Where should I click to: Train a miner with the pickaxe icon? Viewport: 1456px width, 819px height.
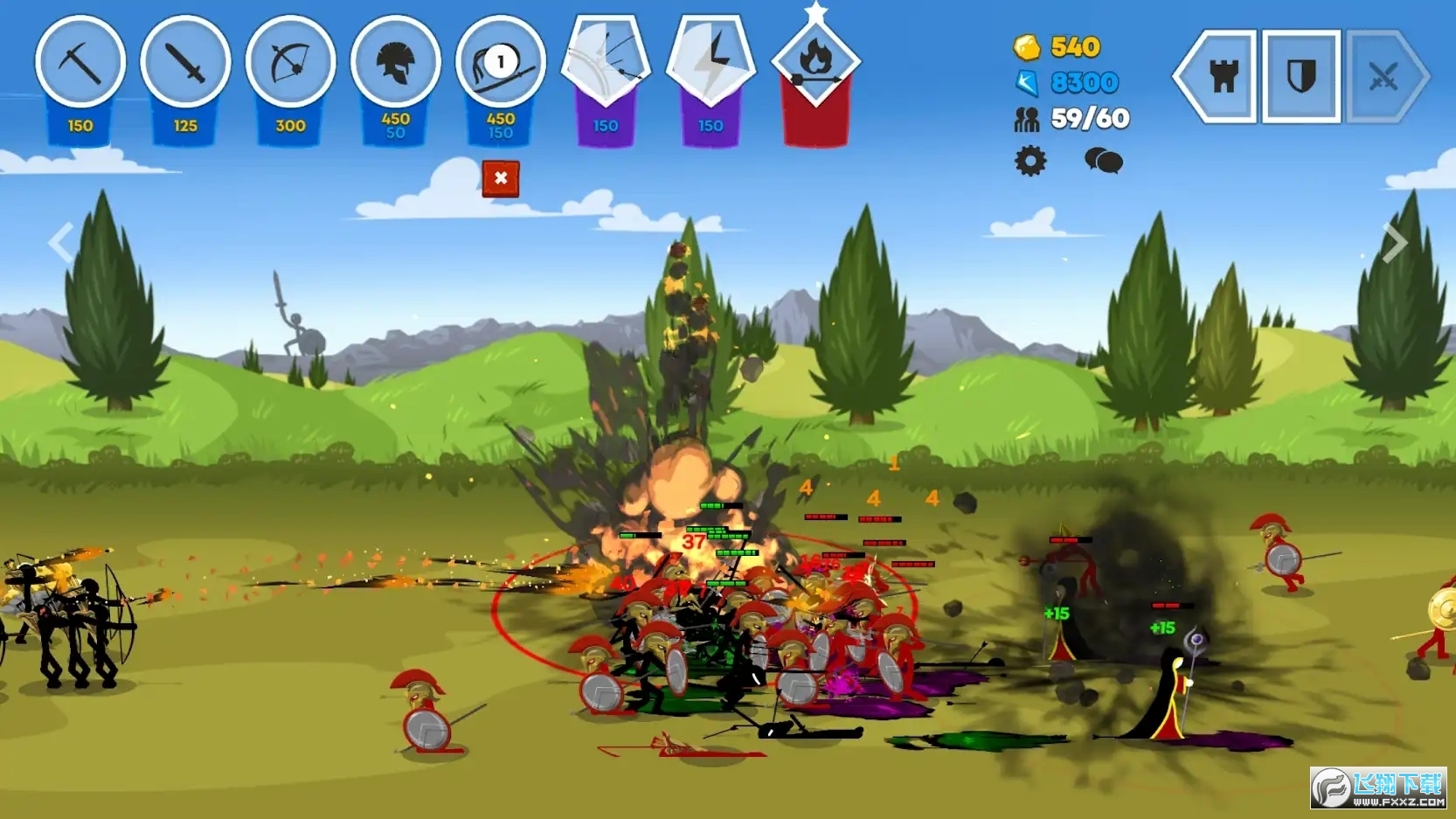(x=80, y=63)
